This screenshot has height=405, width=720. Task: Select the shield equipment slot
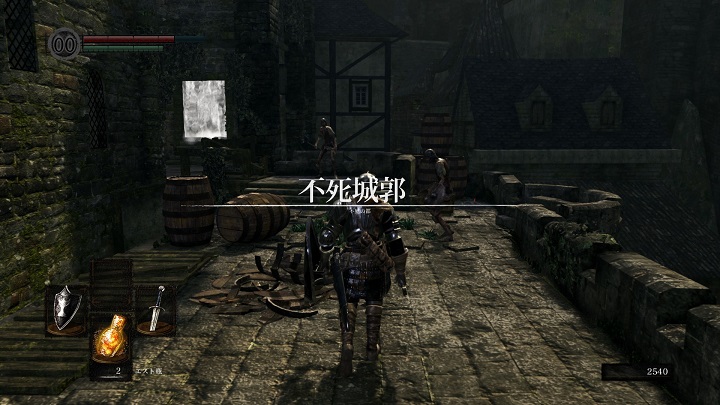pos(66,309)
